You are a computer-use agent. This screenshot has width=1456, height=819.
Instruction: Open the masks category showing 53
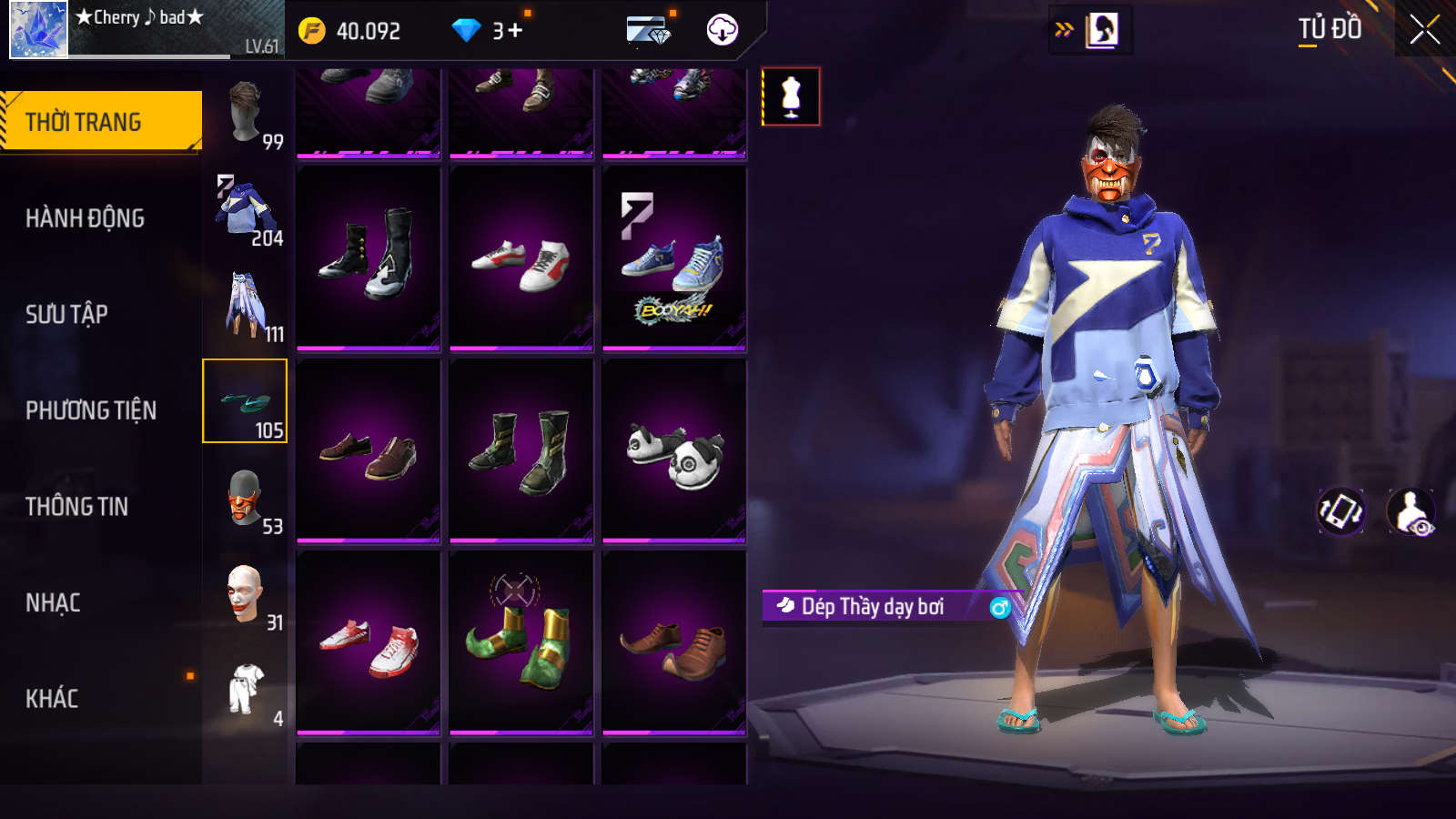point(246,498)
